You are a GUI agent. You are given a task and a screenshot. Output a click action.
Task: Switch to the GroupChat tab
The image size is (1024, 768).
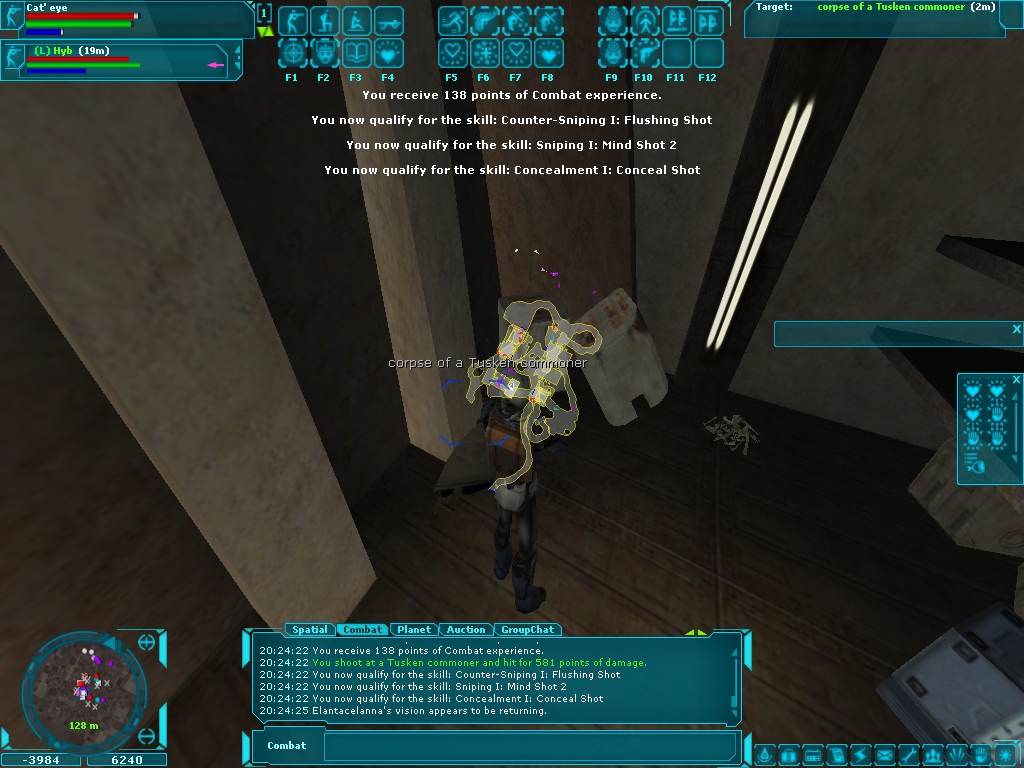527,630
